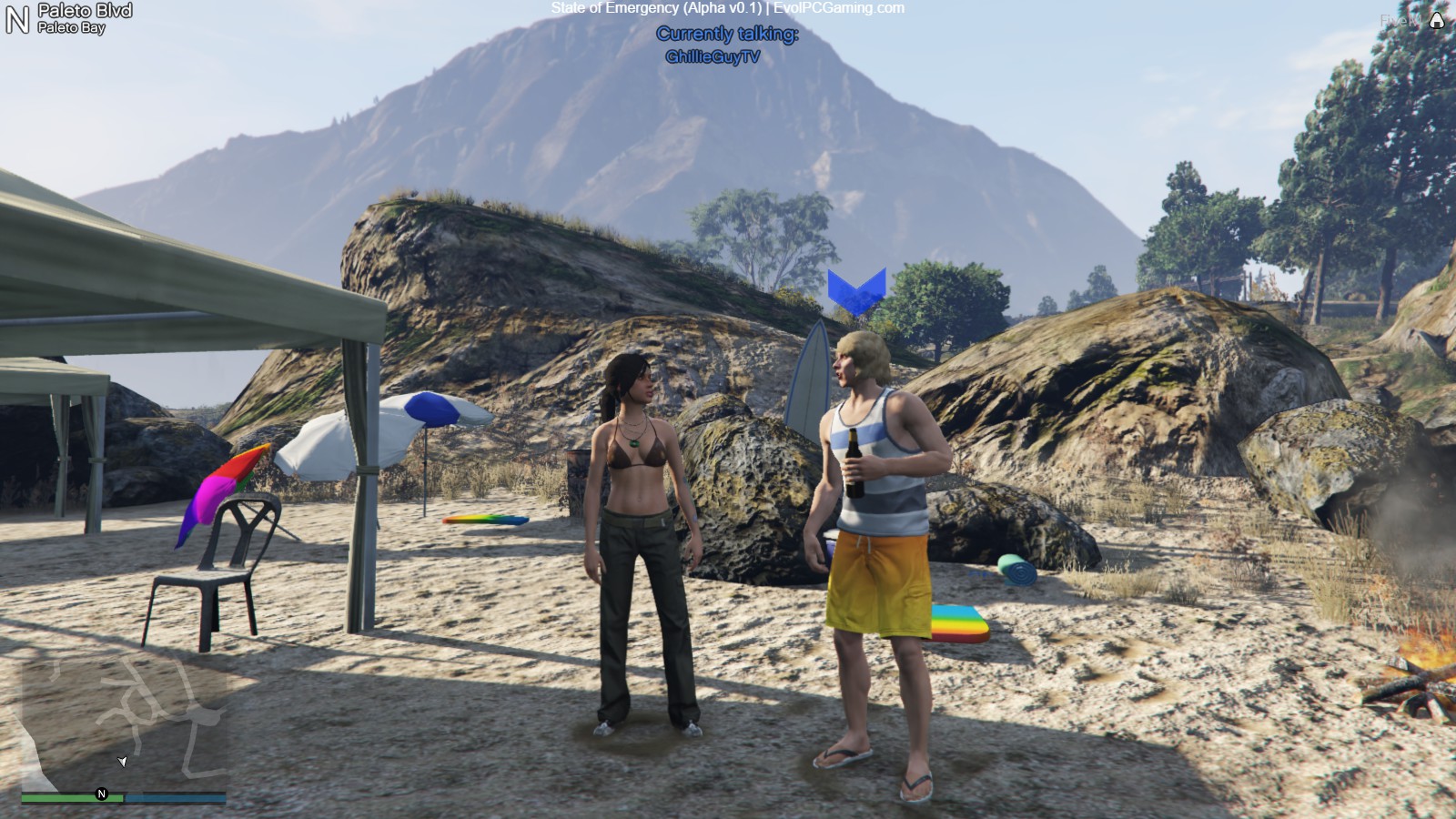This screenshot has height=819, width=1456.
Task: Click the north marker on the minimap
Action: pyautogui.click(x=102, y=794)
